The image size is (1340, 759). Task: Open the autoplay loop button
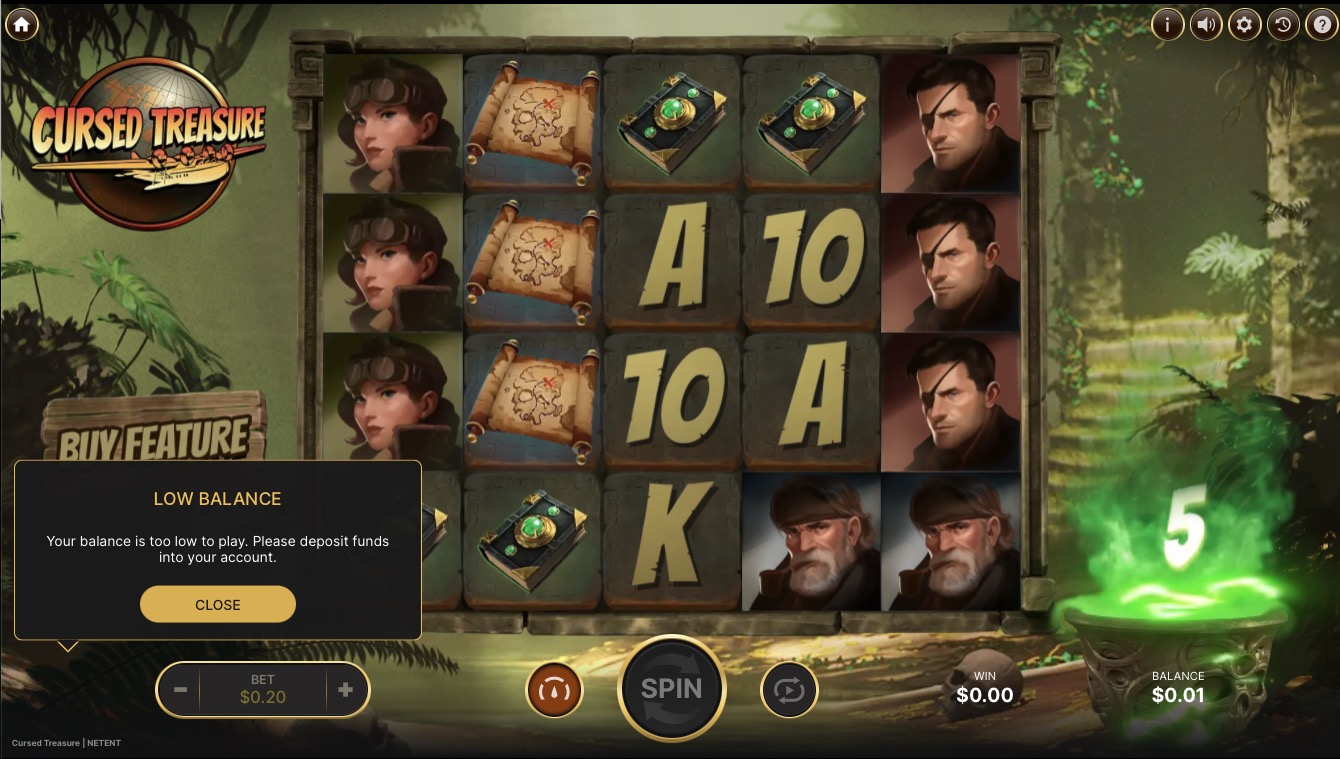click(x=789, y=690)
